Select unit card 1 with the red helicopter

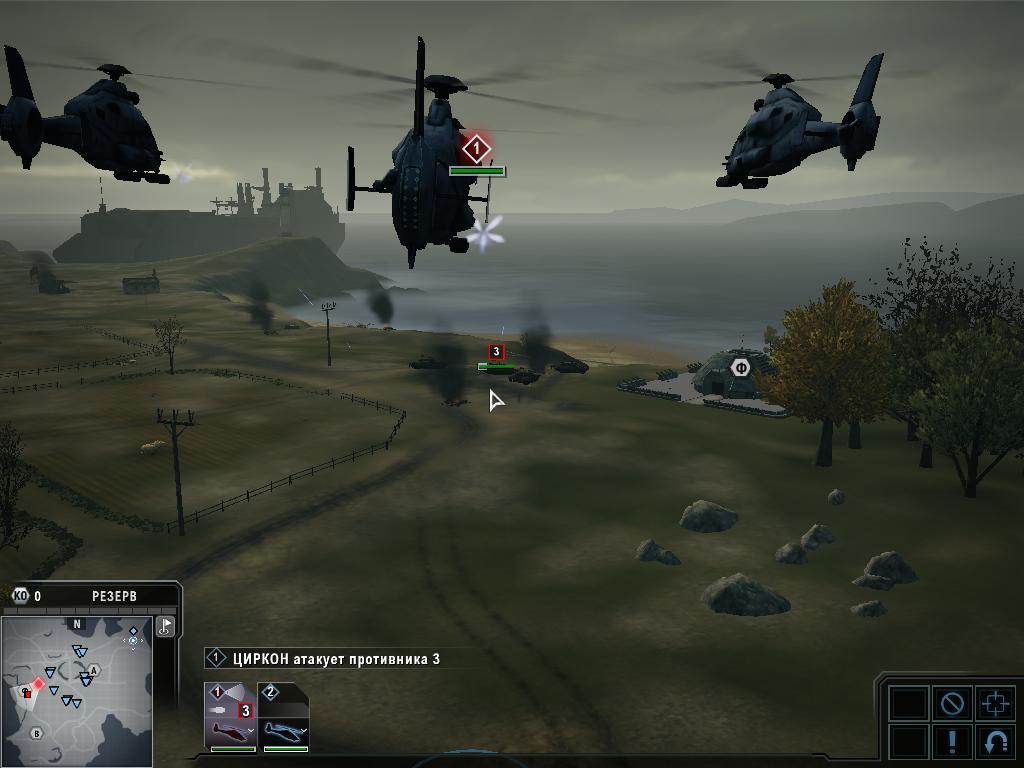coord(230,716)
